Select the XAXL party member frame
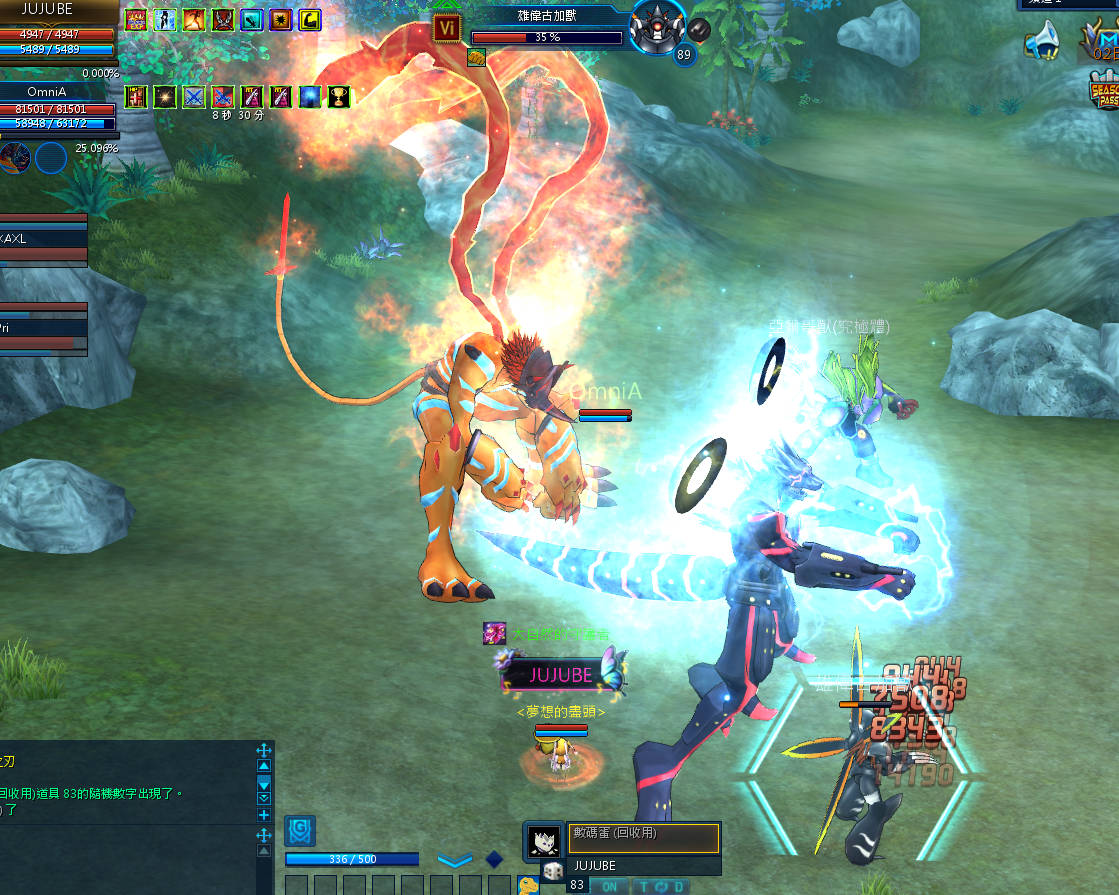1119x895 pixels. point(43,240)
